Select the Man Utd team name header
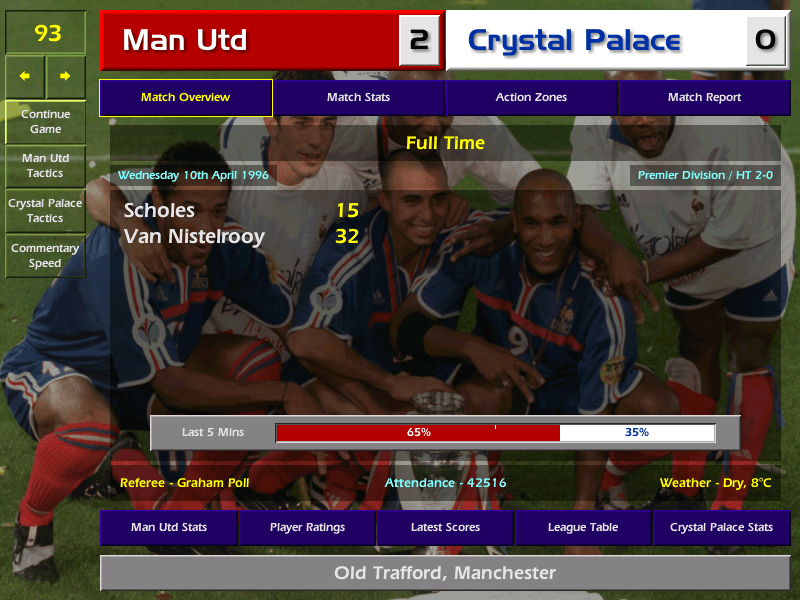The image size is (800, 600). (x=250, y=41)
